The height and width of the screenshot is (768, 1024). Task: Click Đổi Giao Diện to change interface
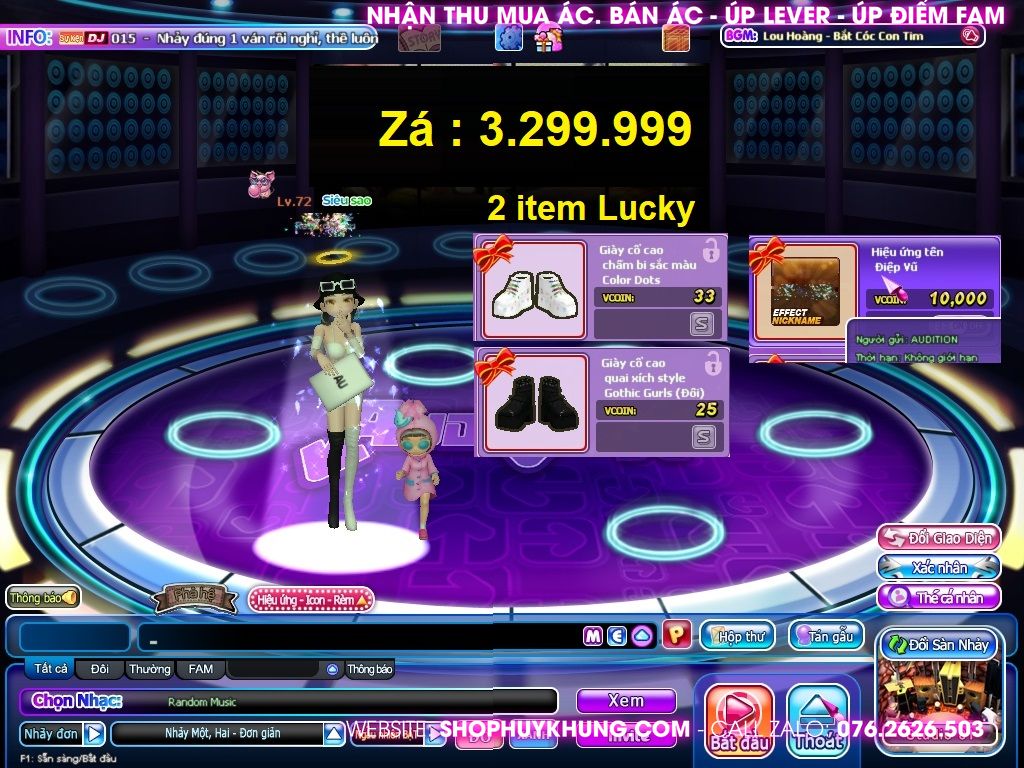click(939, 538)
